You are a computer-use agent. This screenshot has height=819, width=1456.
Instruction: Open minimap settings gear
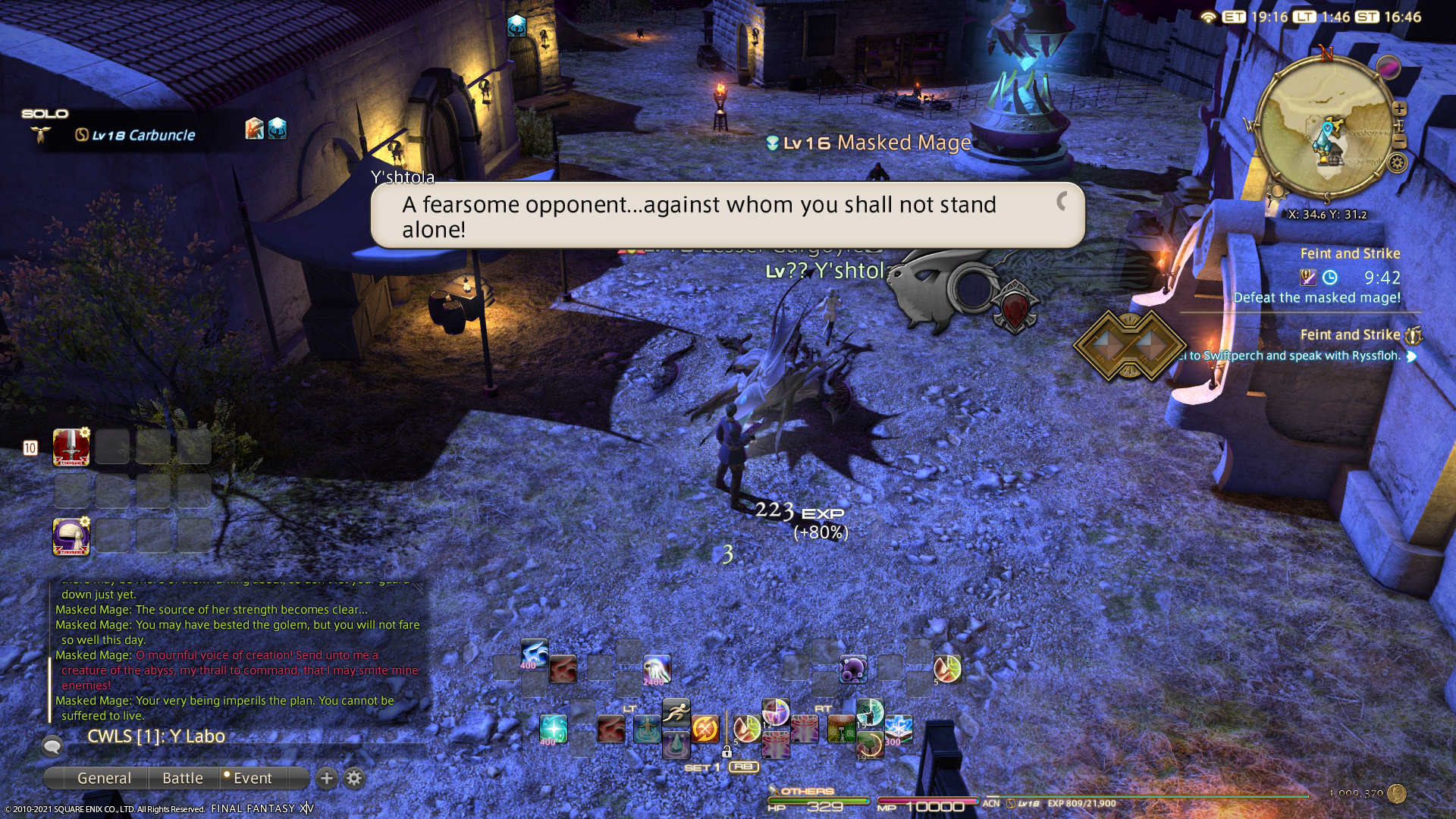coord(1398,162)
